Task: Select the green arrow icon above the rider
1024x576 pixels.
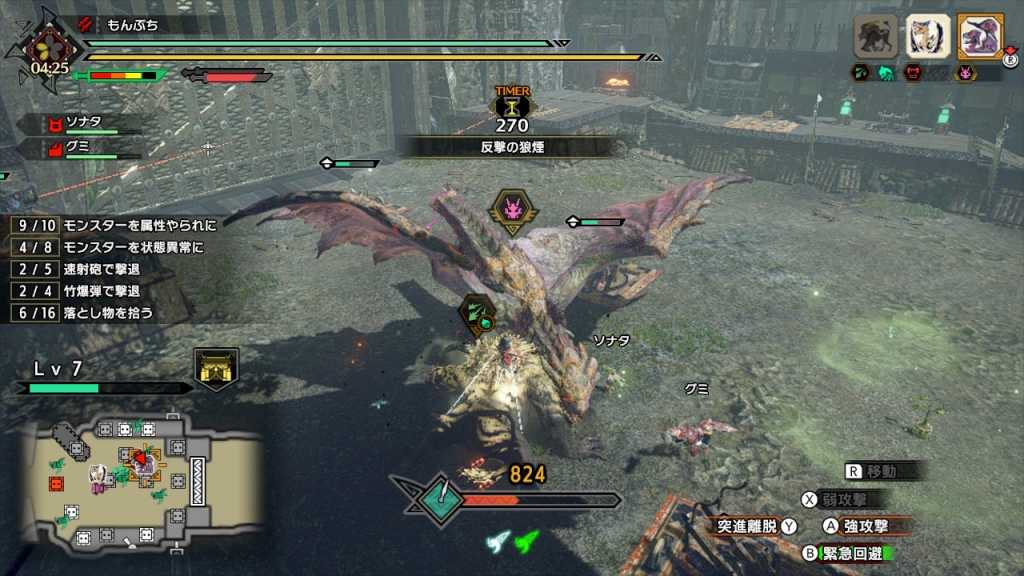Action: [x=478, y=313]
